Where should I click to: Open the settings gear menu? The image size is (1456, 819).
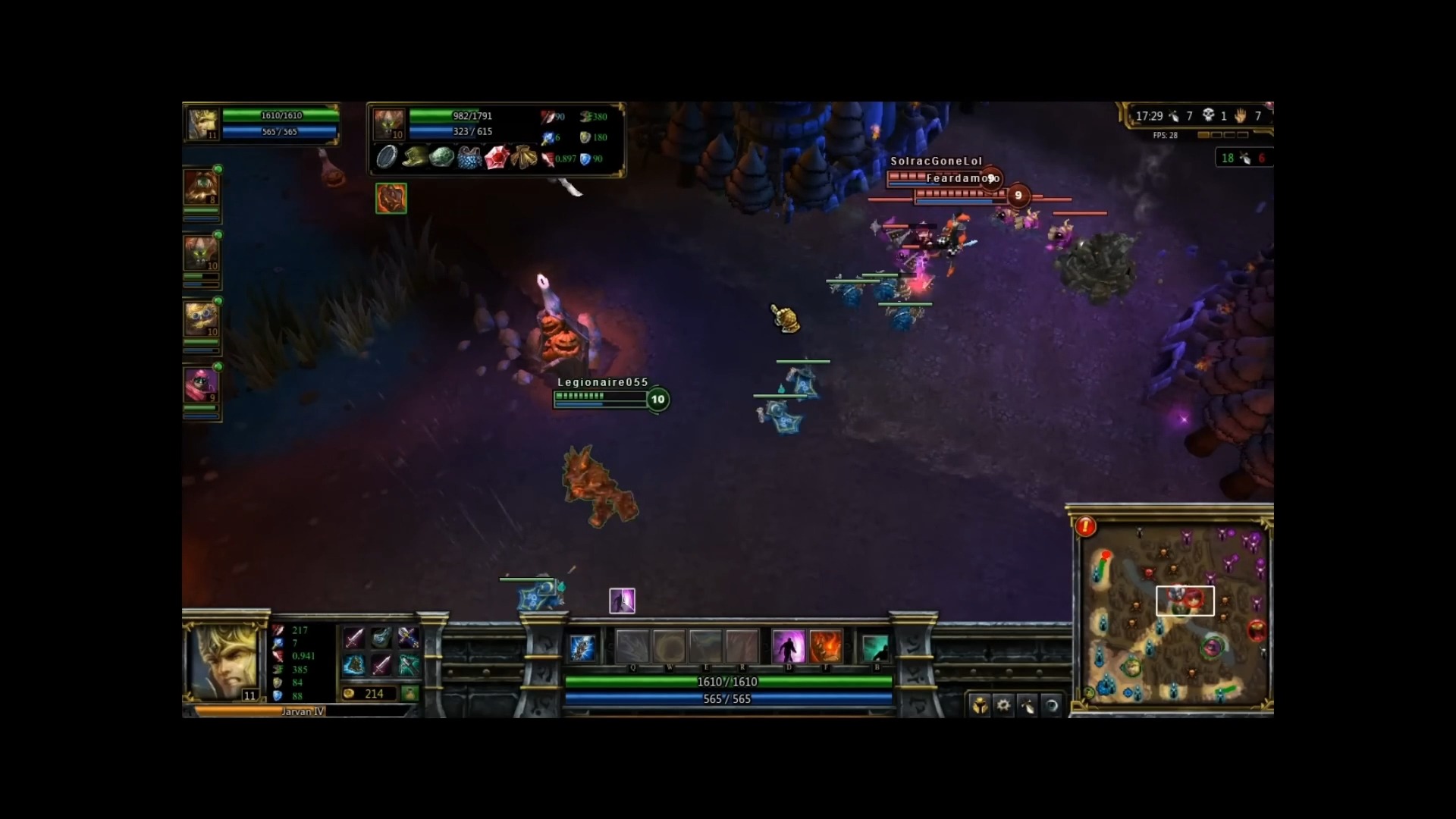point(1003,705)
